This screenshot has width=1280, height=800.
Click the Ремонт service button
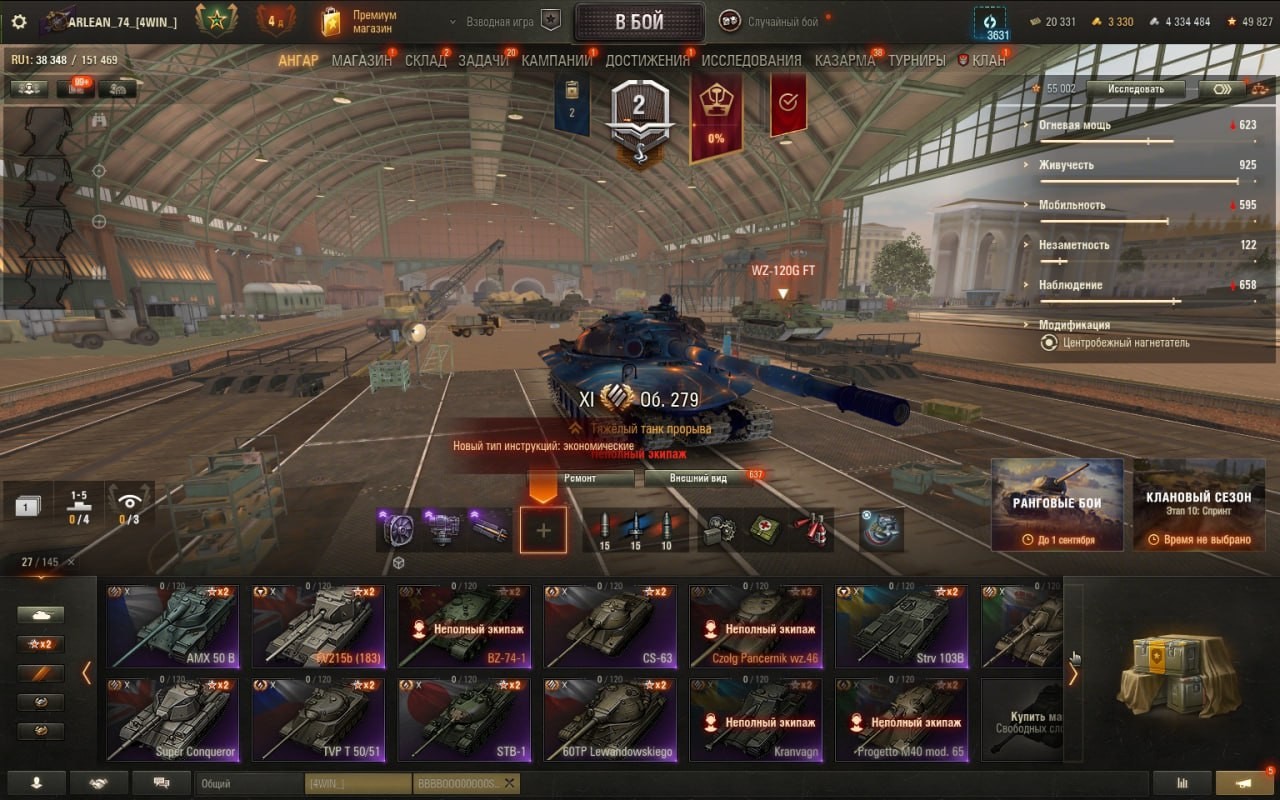580,478
